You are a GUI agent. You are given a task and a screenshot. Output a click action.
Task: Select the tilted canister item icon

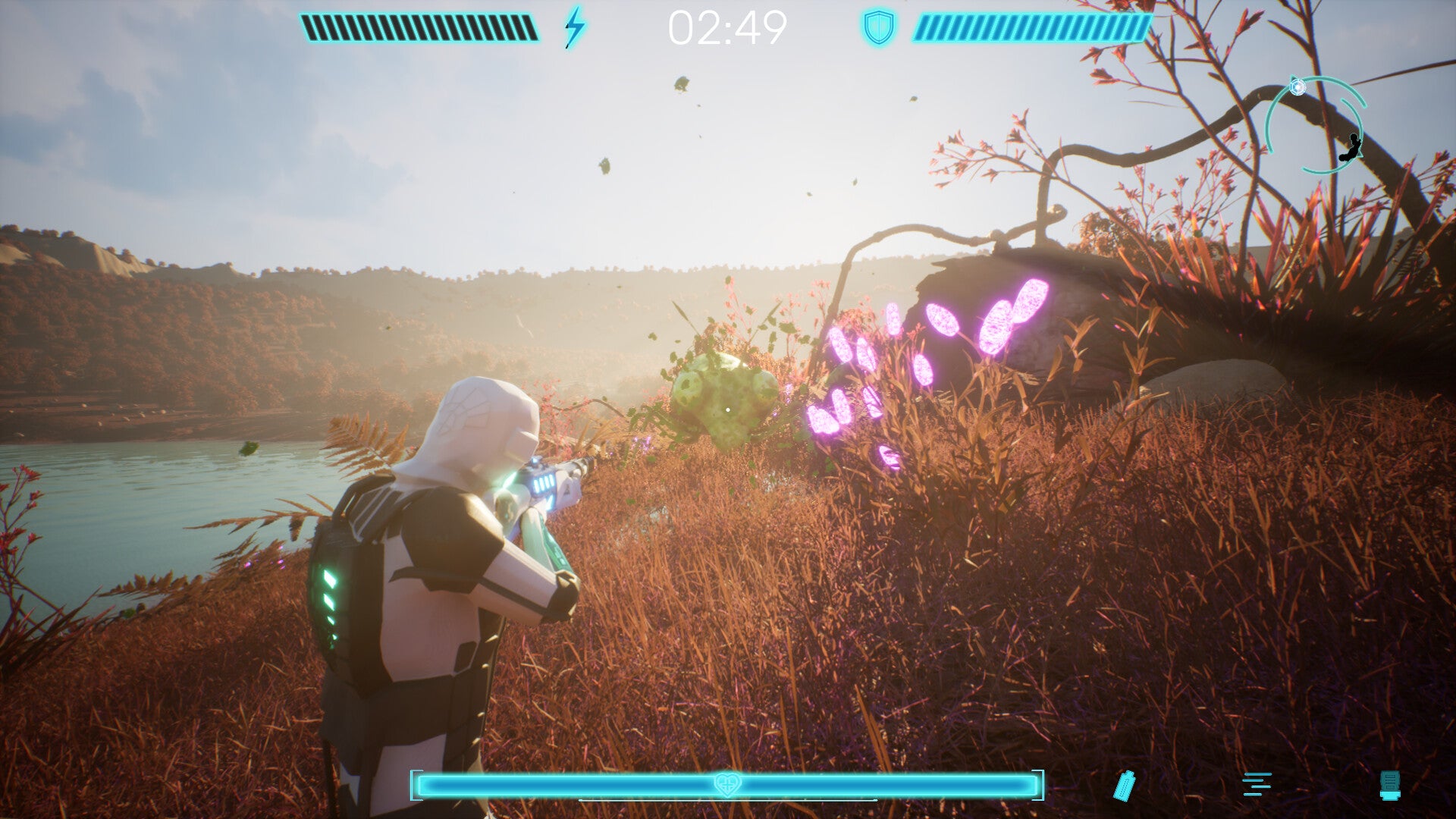point(1124,785)
